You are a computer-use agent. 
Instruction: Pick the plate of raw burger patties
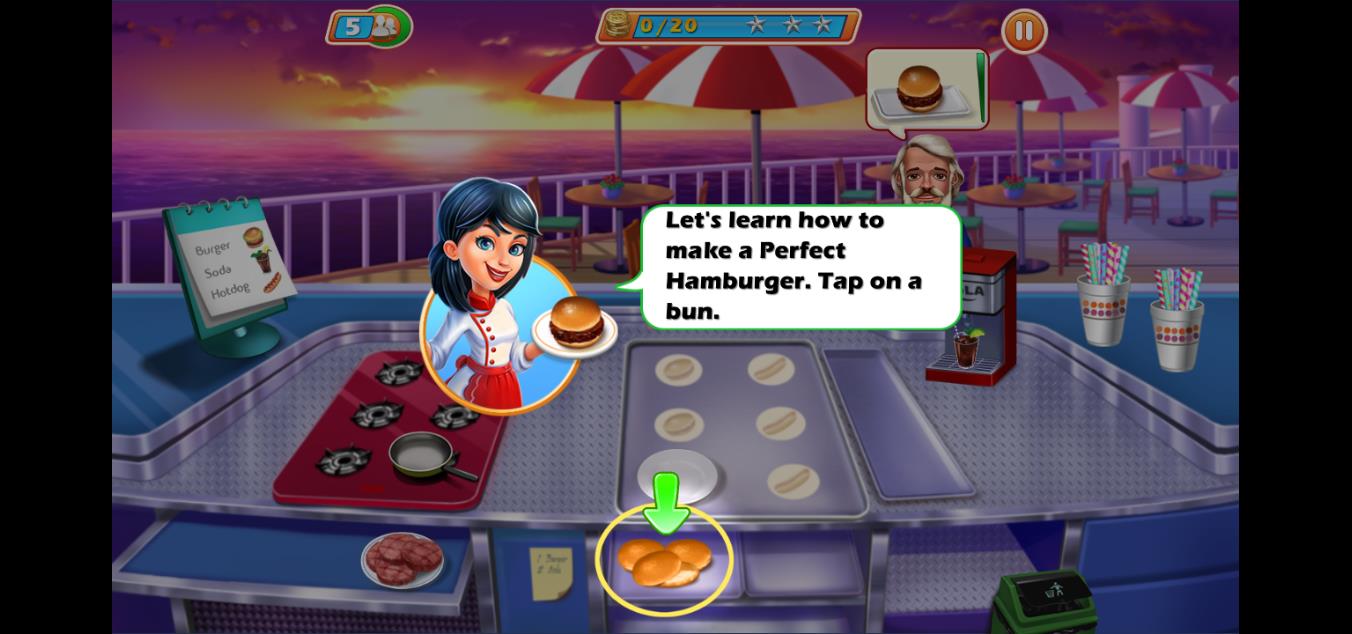coord(402,559)
